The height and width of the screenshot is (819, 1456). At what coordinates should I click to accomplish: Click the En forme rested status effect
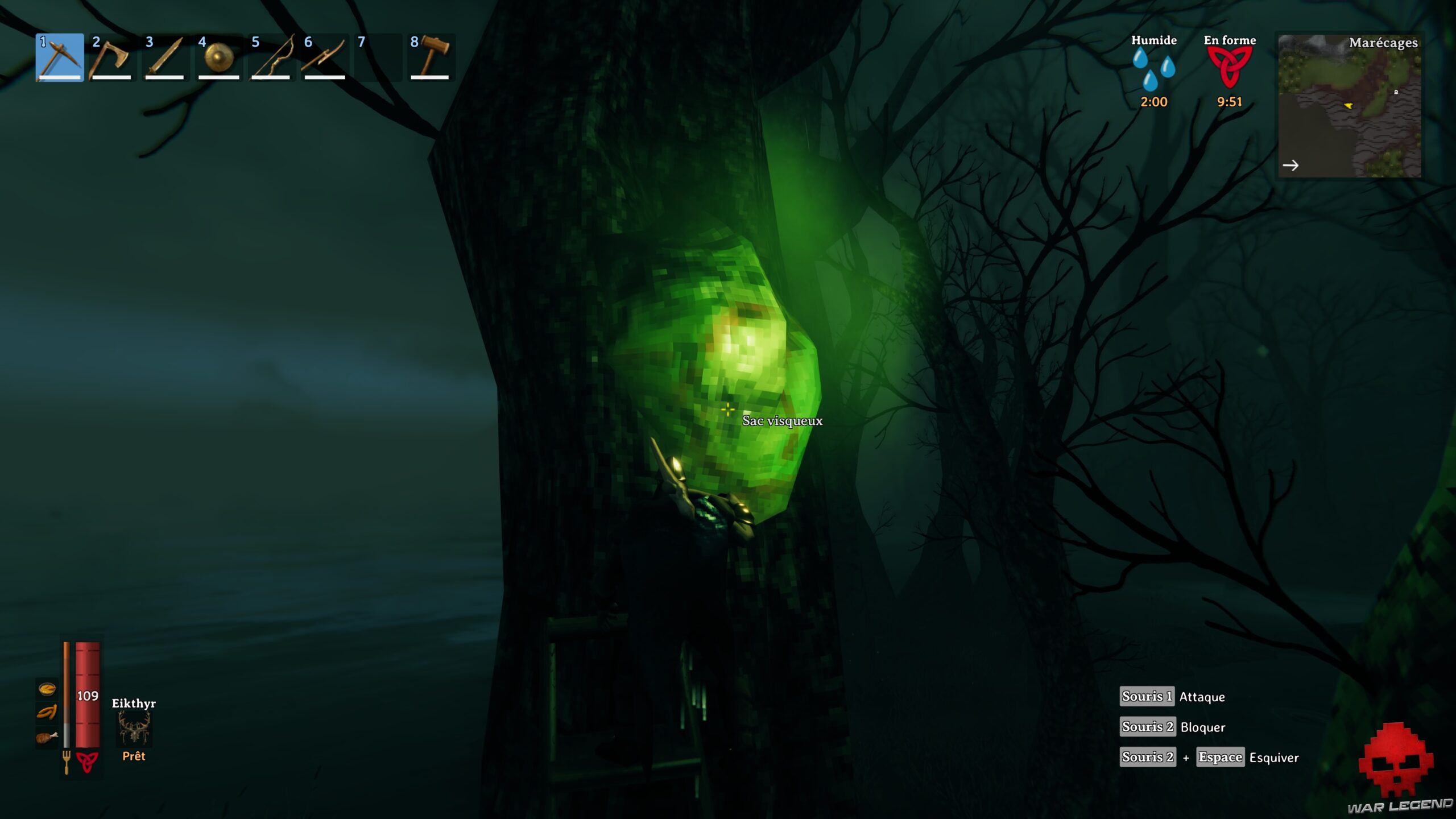(x=1227, y=68)
